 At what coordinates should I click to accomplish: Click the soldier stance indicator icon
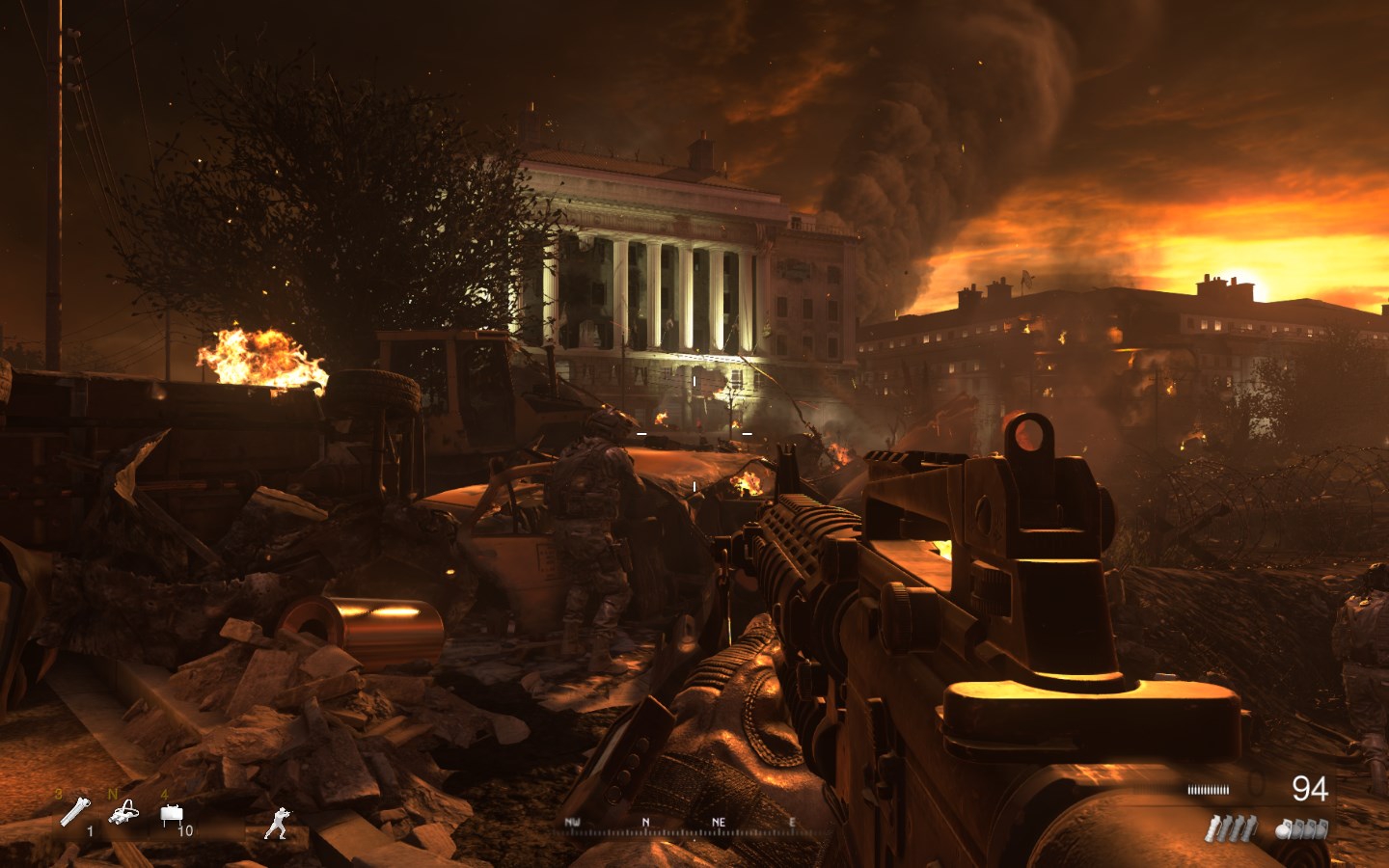tap(278, 823)
